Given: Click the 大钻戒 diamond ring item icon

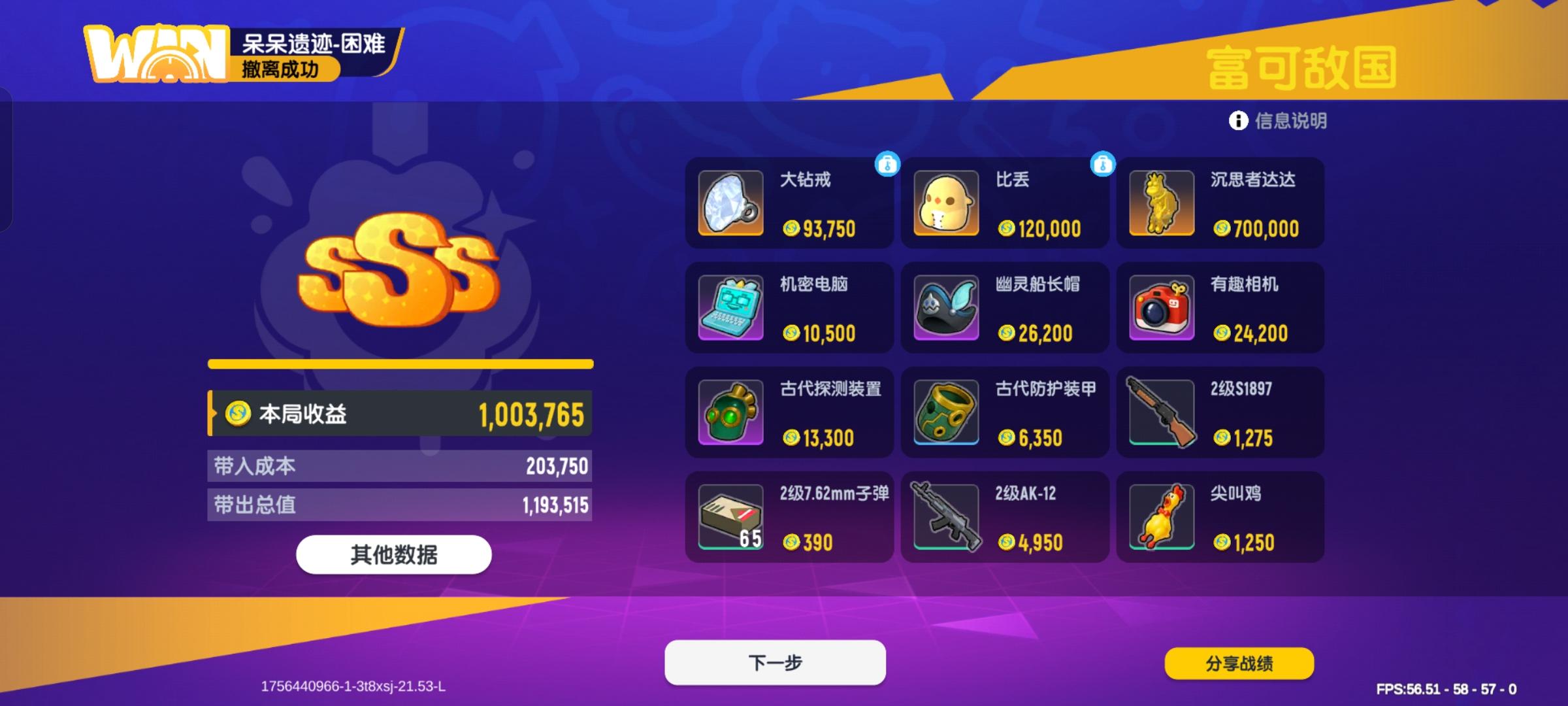Looking at the screenshot, I should click(x=730, y=204).
